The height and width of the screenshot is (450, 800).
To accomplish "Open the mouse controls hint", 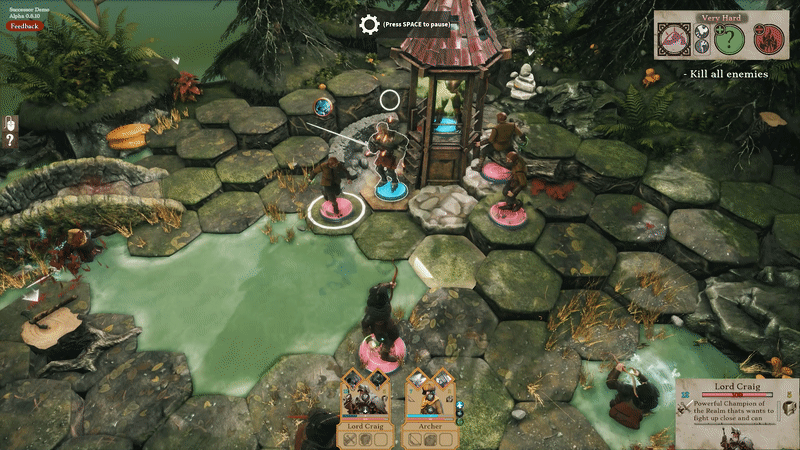I will [10, 124].
